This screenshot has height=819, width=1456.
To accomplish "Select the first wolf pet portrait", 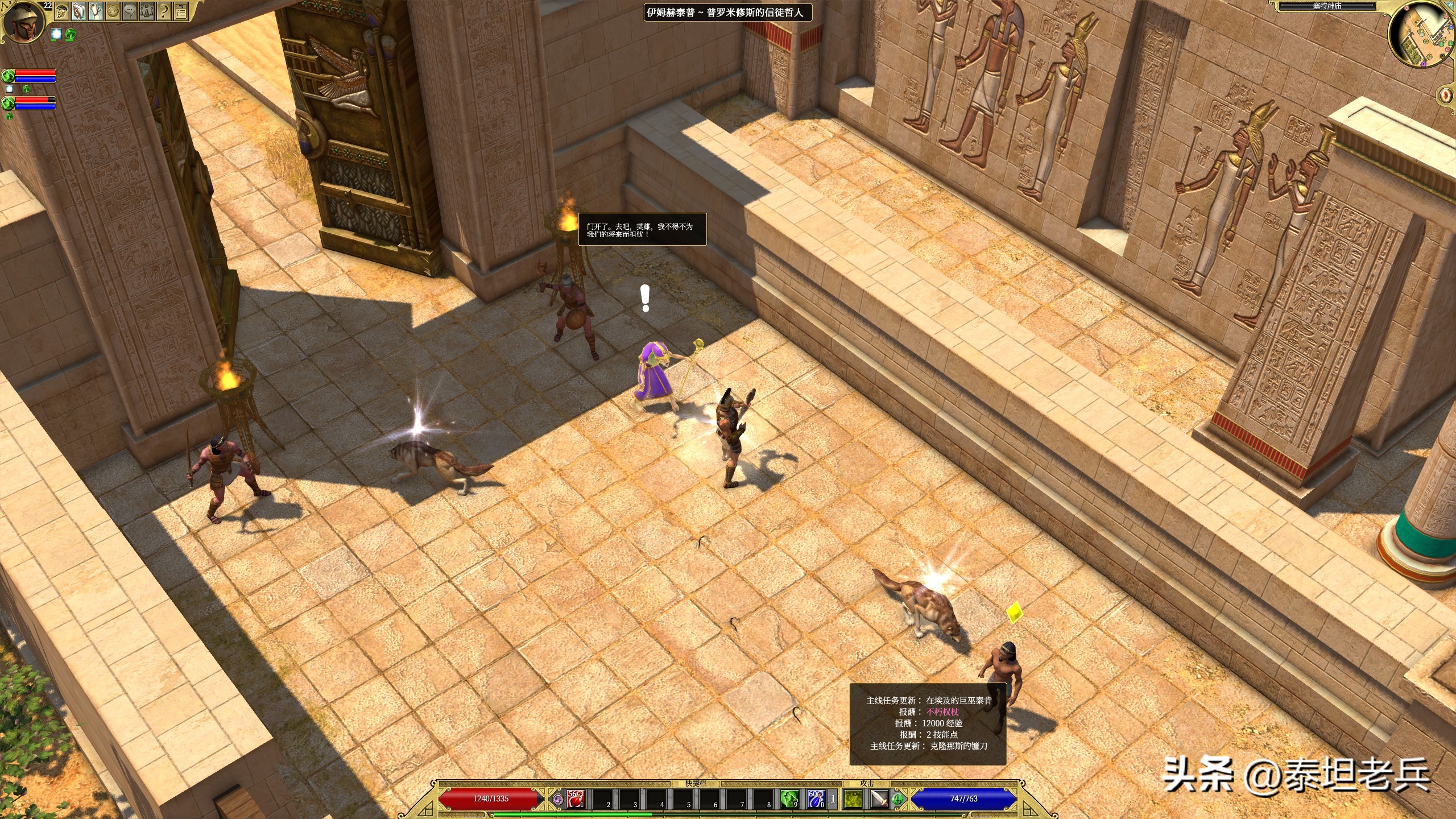I will point(8,76).
